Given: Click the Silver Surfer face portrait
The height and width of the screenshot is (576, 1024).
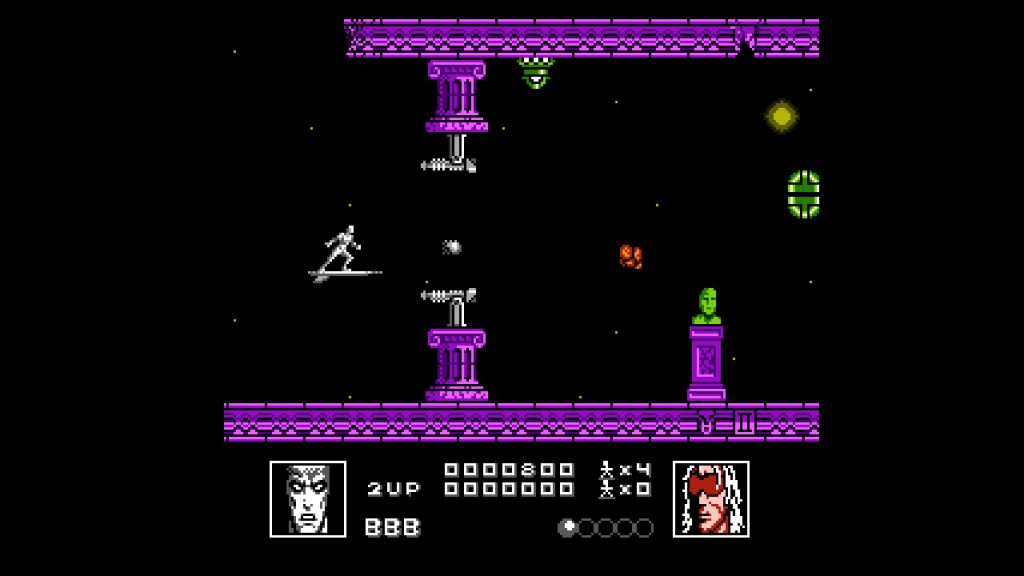Looking at the screenshot, I should pos(308,498).
